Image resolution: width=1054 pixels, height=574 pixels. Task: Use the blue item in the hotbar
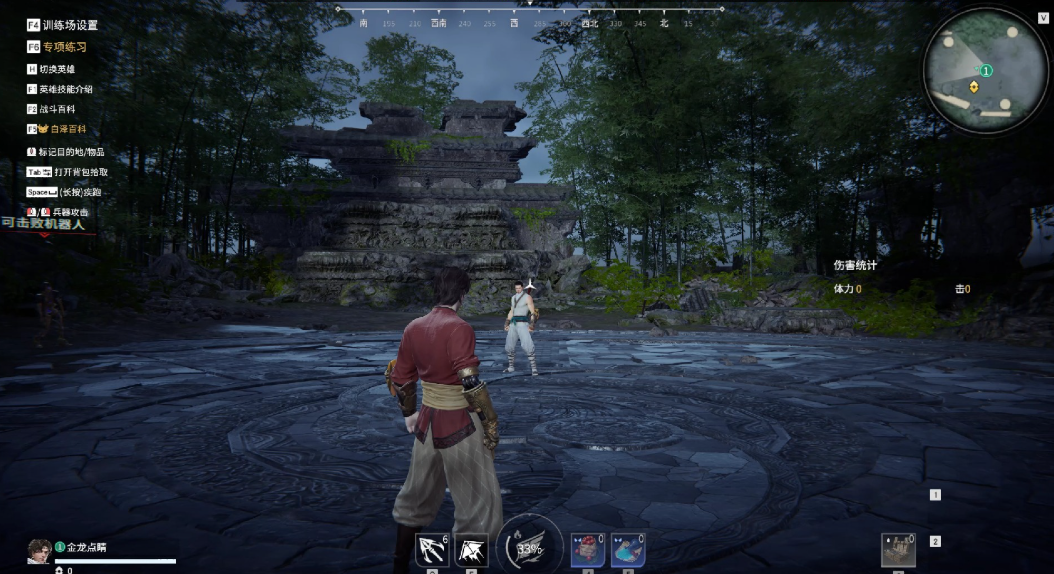[x=627, y=549]
